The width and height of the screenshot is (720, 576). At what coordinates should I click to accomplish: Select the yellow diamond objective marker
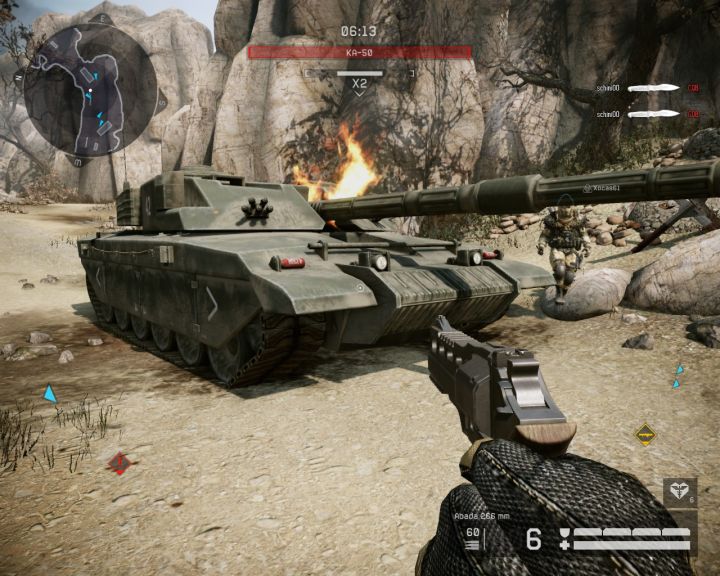(645, 434)
